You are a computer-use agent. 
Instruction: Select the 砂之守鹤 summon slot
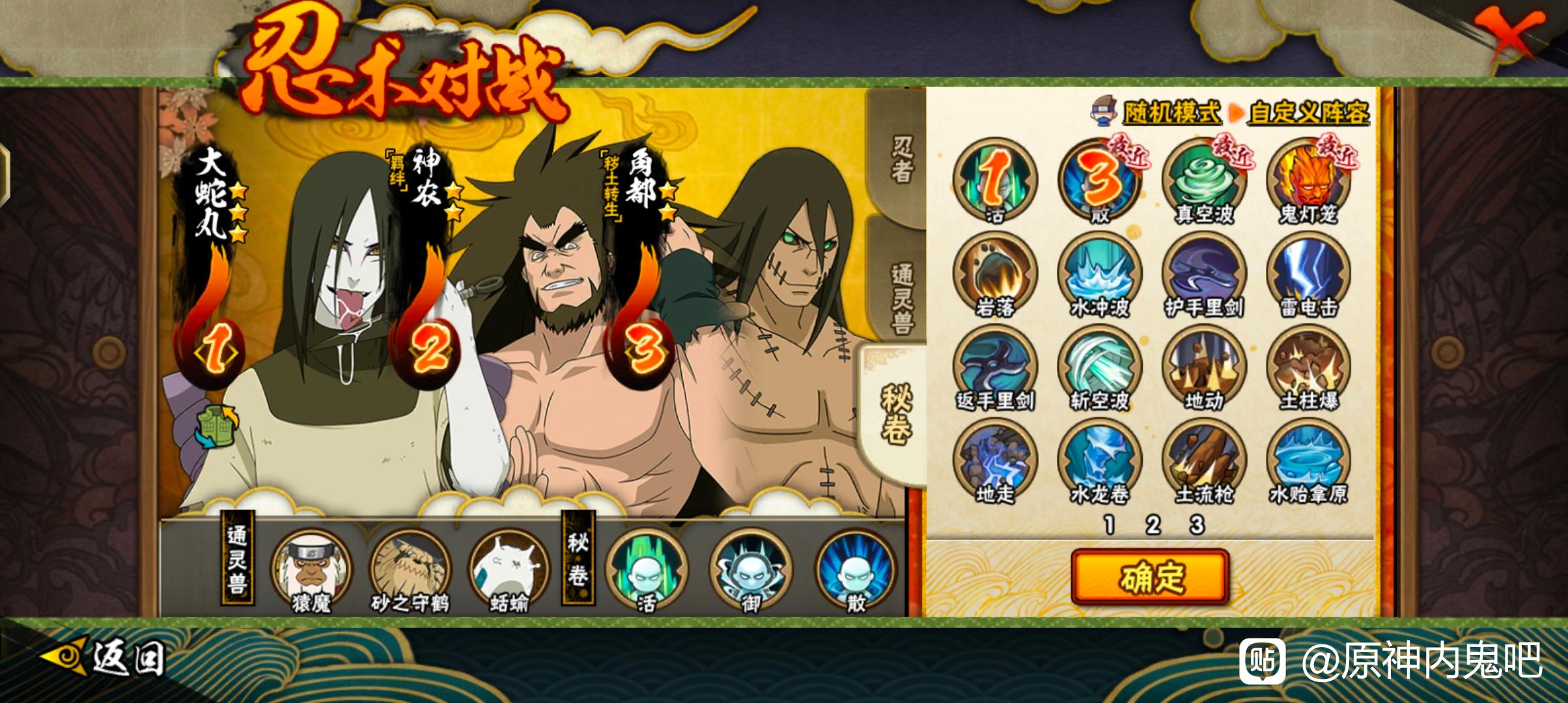[x=410, y=570]
